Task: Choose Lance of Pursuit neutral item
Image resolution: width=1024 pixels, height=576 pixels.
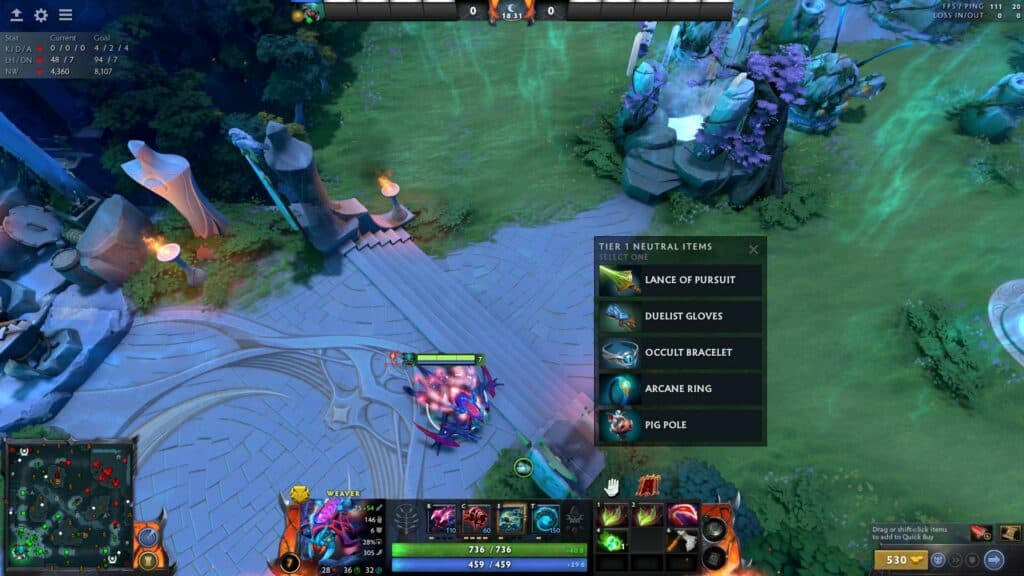Action: click(x=680, y=280)
